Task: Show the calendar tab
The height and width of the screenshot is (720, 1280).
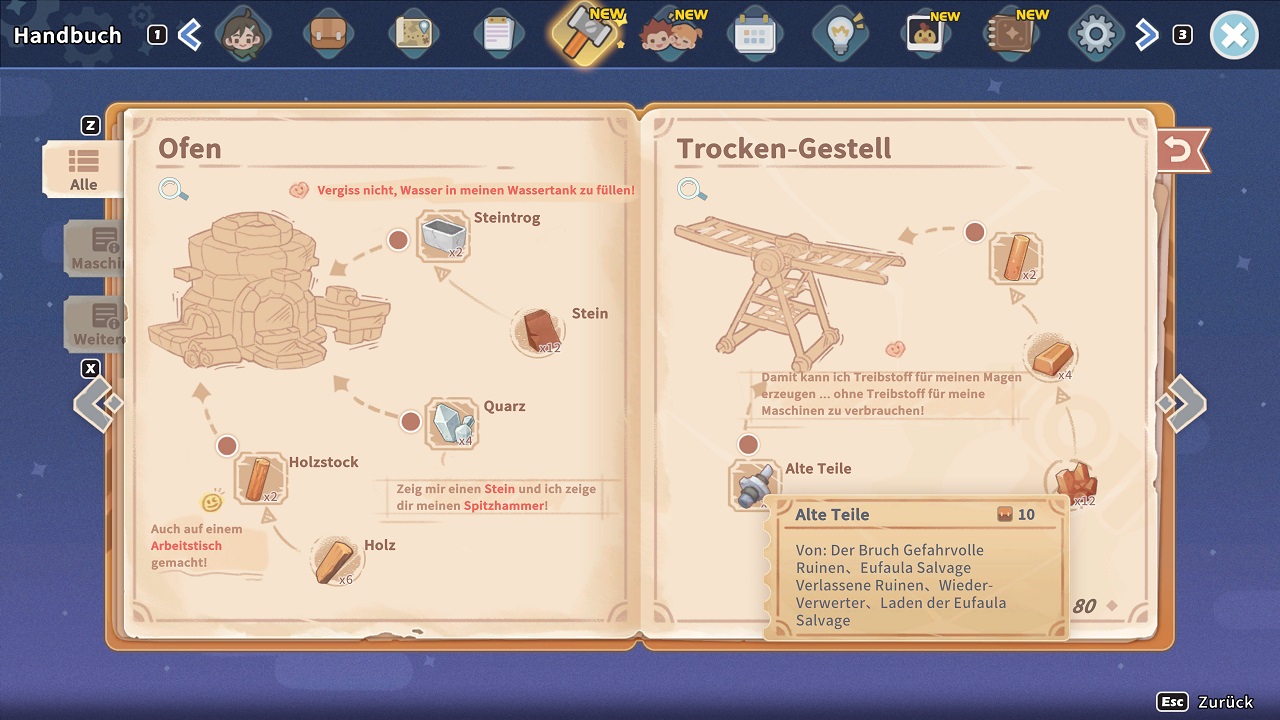Action: pyautogui.click(x=754, y=35)
